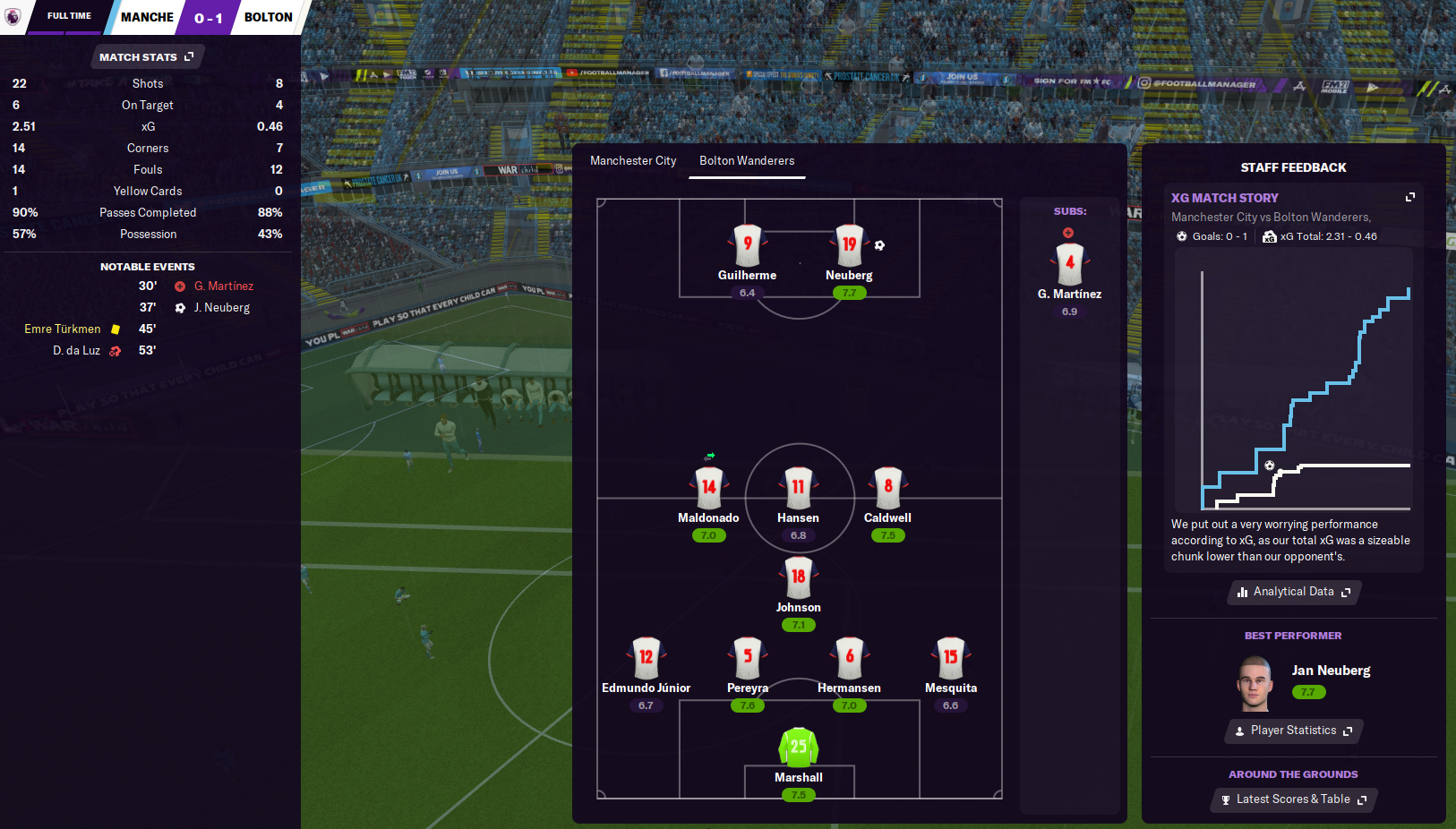Select Mesquita's number 15 shirt
Image resolution: width=1456 pixels, height=829 pixels.
(x=950, y=658)
